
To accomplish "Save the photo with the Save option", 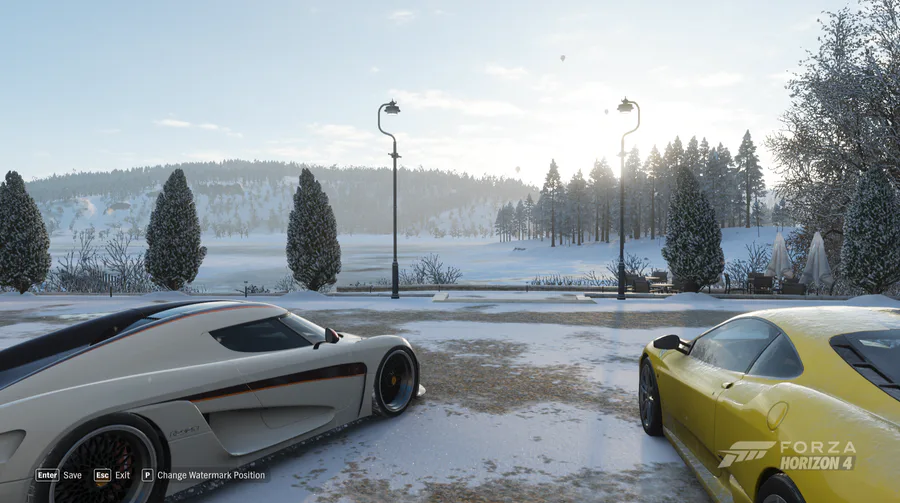I will coord(59,475).
